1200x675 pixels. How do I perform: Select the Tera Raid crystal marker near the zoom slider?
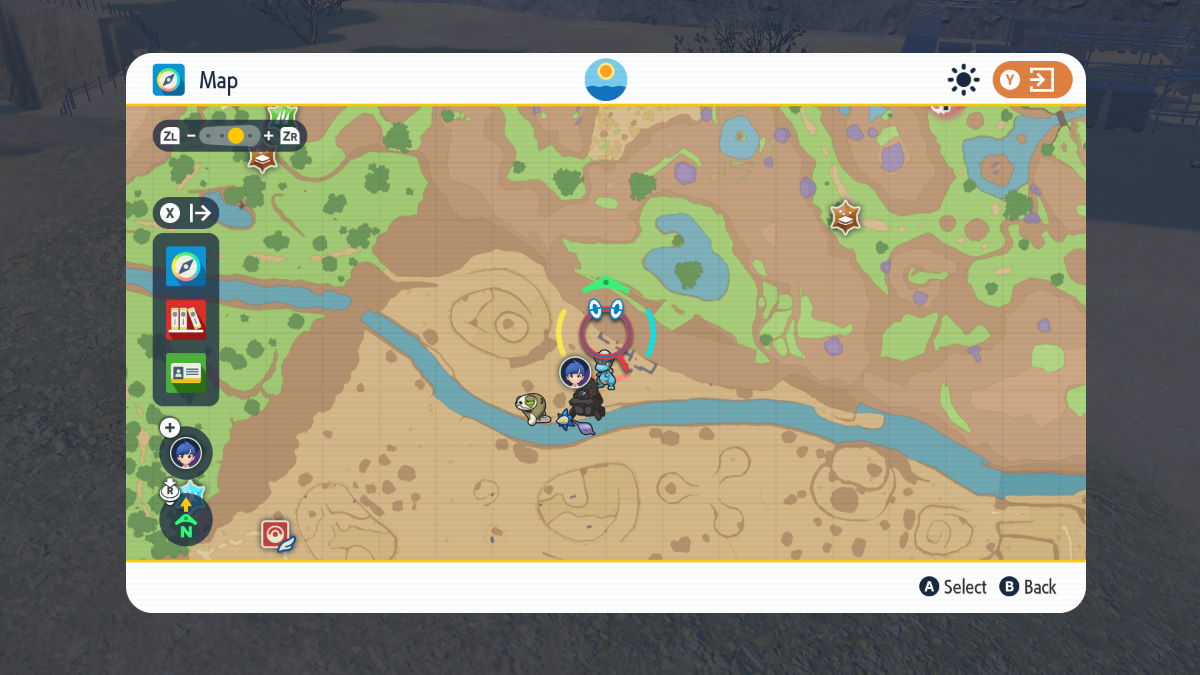point(262,158)
